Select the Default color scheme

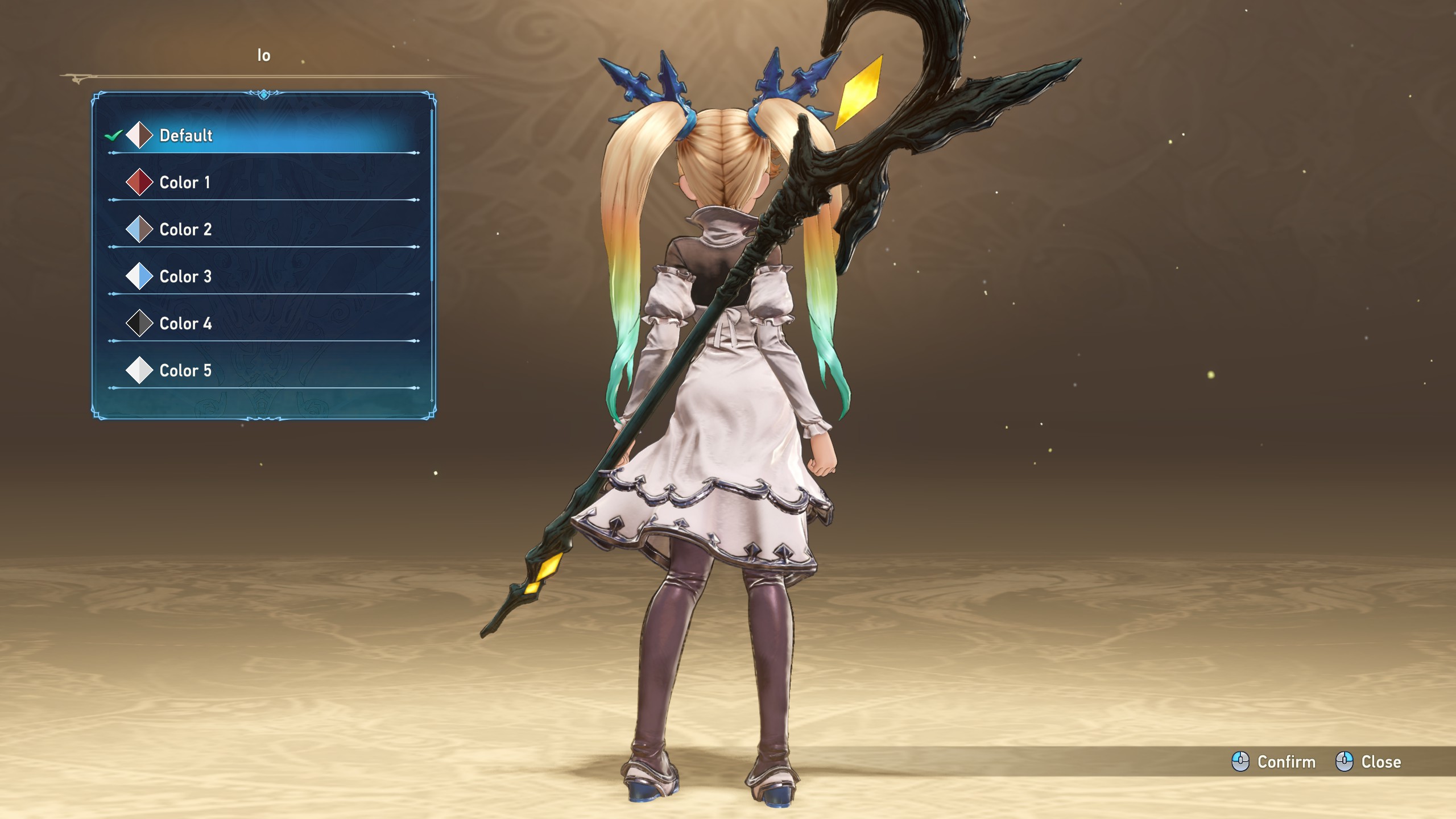[186, 135]
